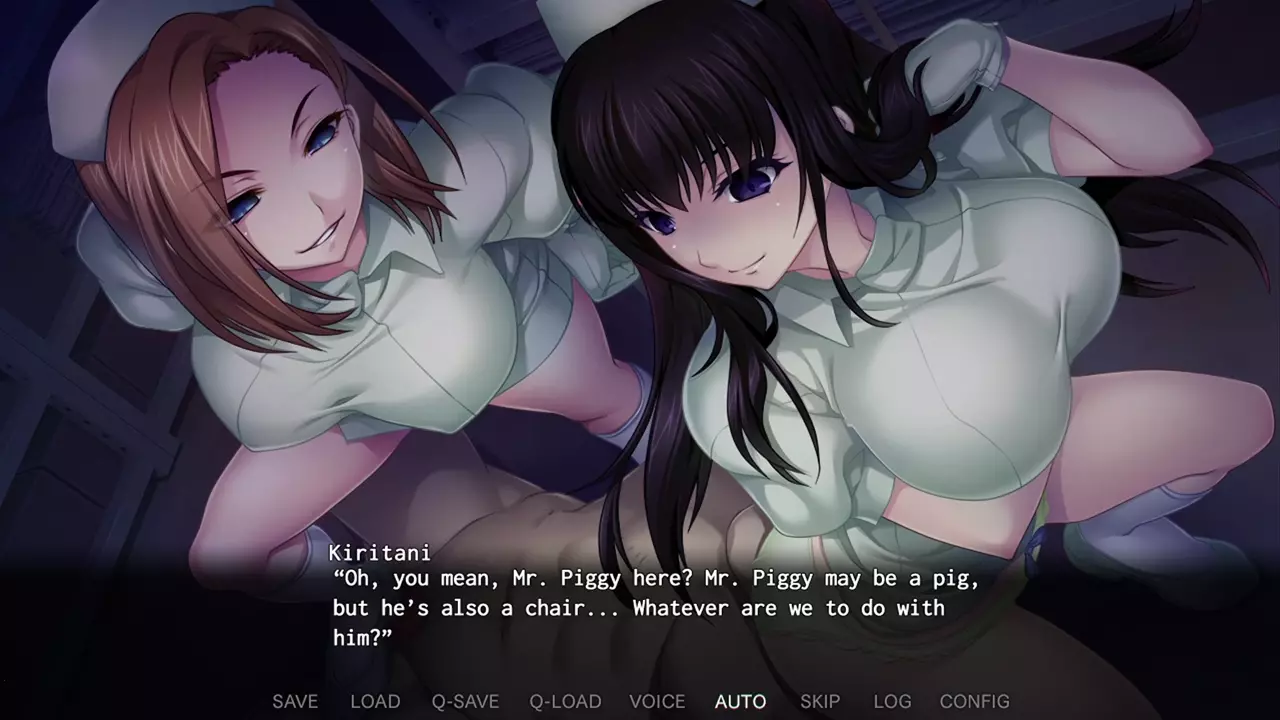Activate SKIP to fast-forward dialogue
Screen dimensions: 1280x720
[x=820, y=701]
